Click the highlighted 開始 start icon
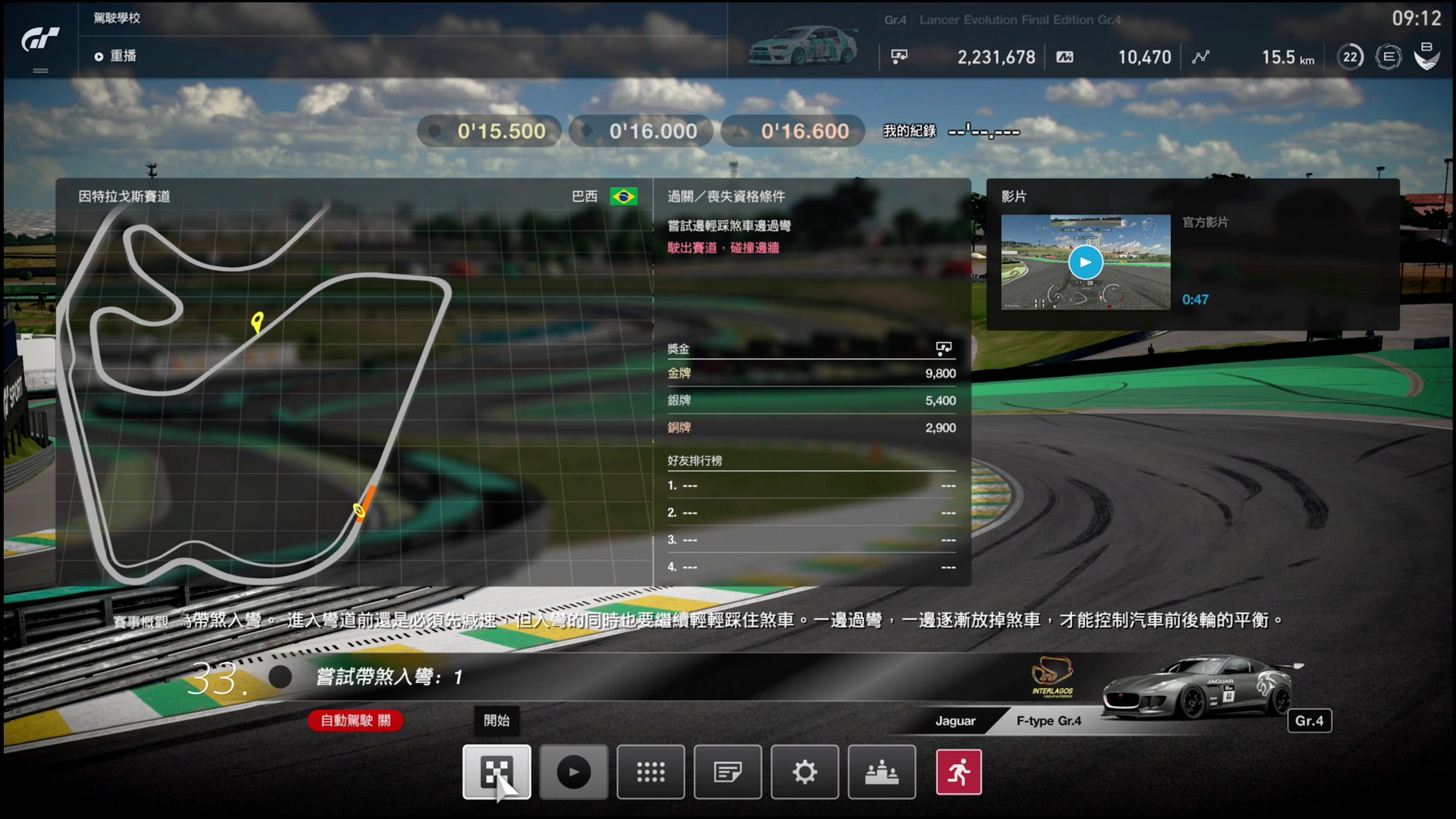 (x=497, y=772)
